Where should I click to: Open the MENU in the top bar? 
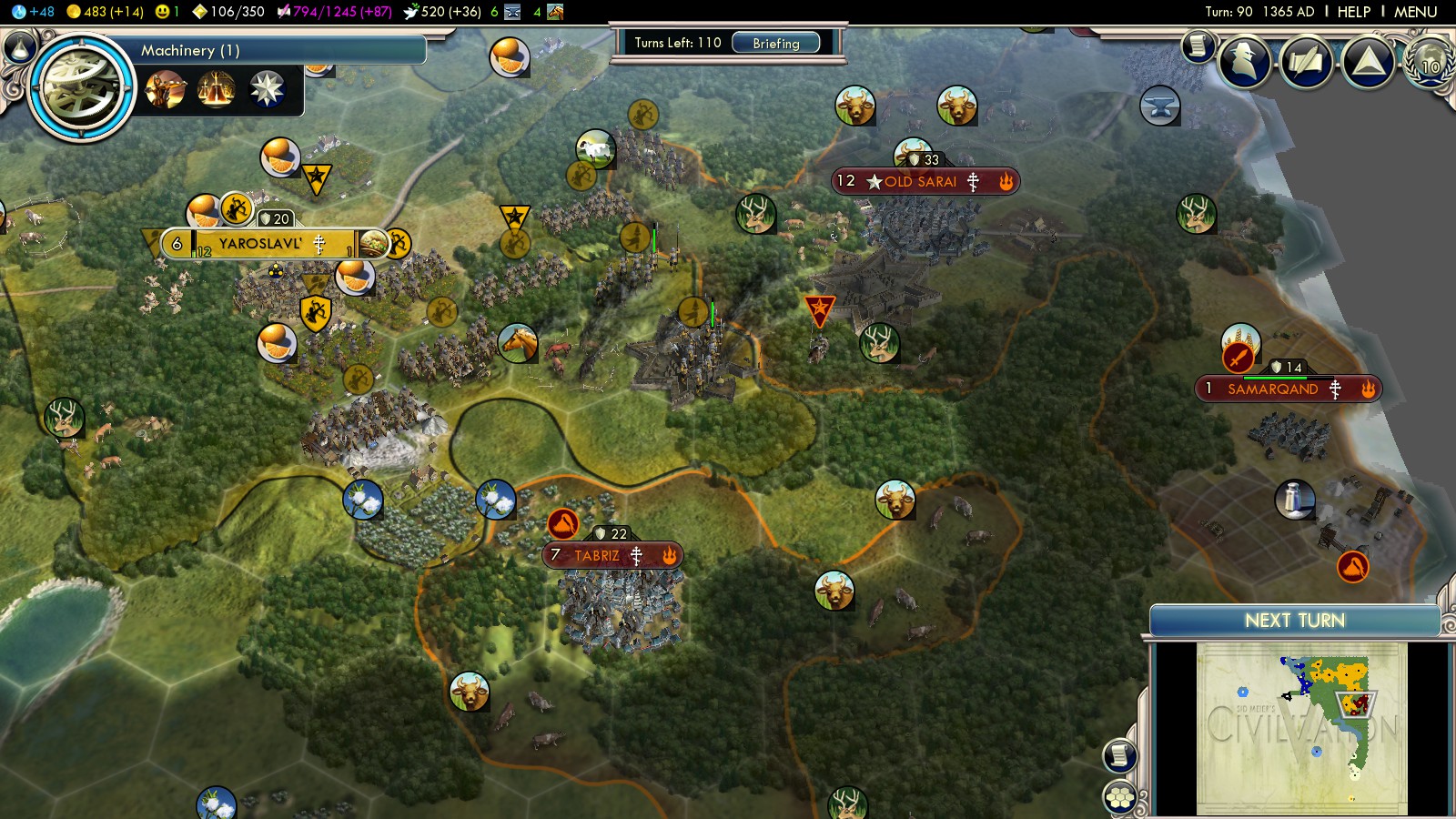click(1415, 12)
